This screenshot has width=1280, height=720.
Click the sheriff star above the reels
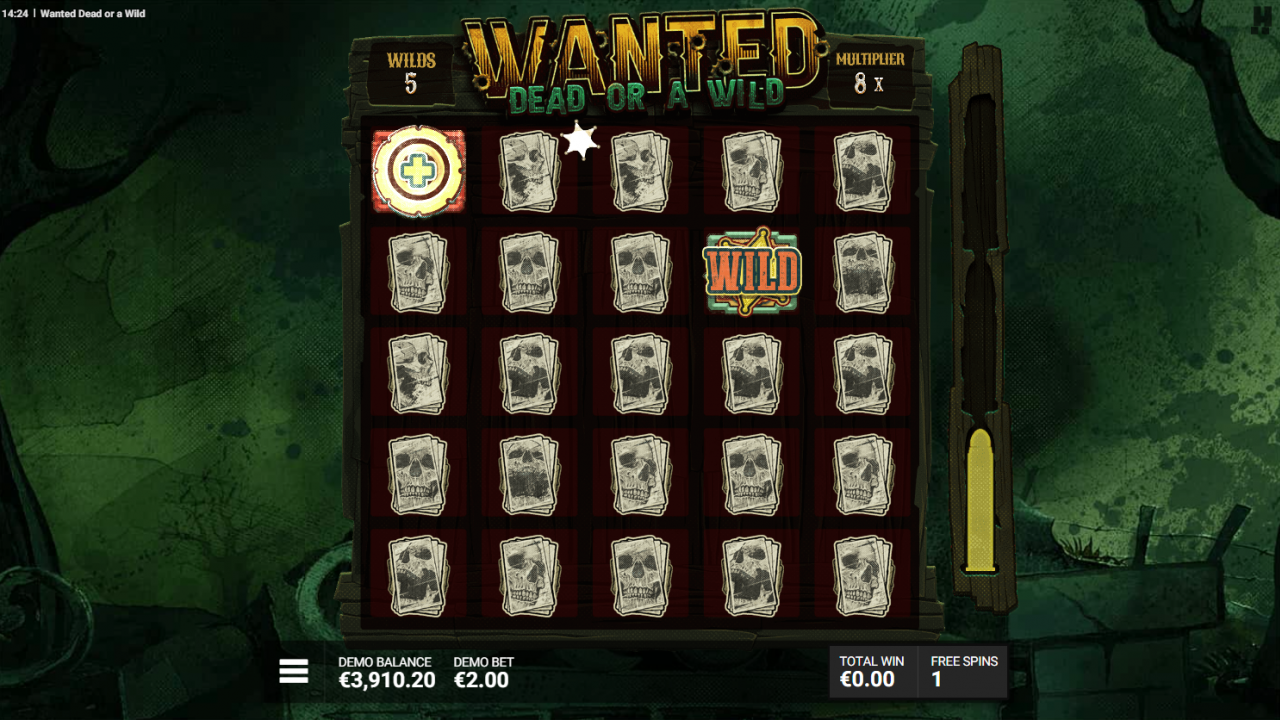580,140
